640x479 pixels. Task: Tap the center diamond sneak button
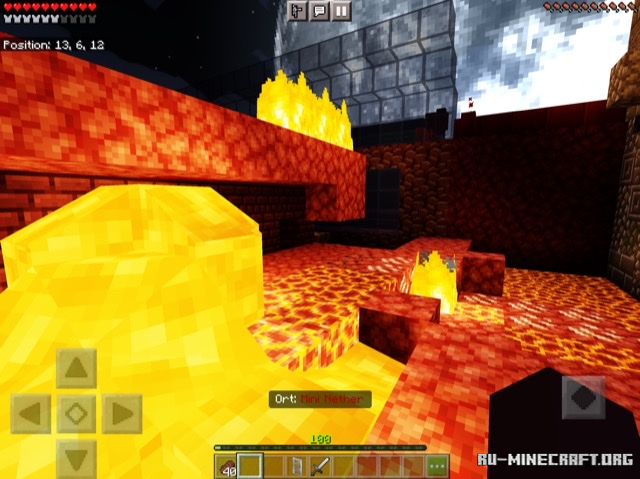(x=76, y=413)
